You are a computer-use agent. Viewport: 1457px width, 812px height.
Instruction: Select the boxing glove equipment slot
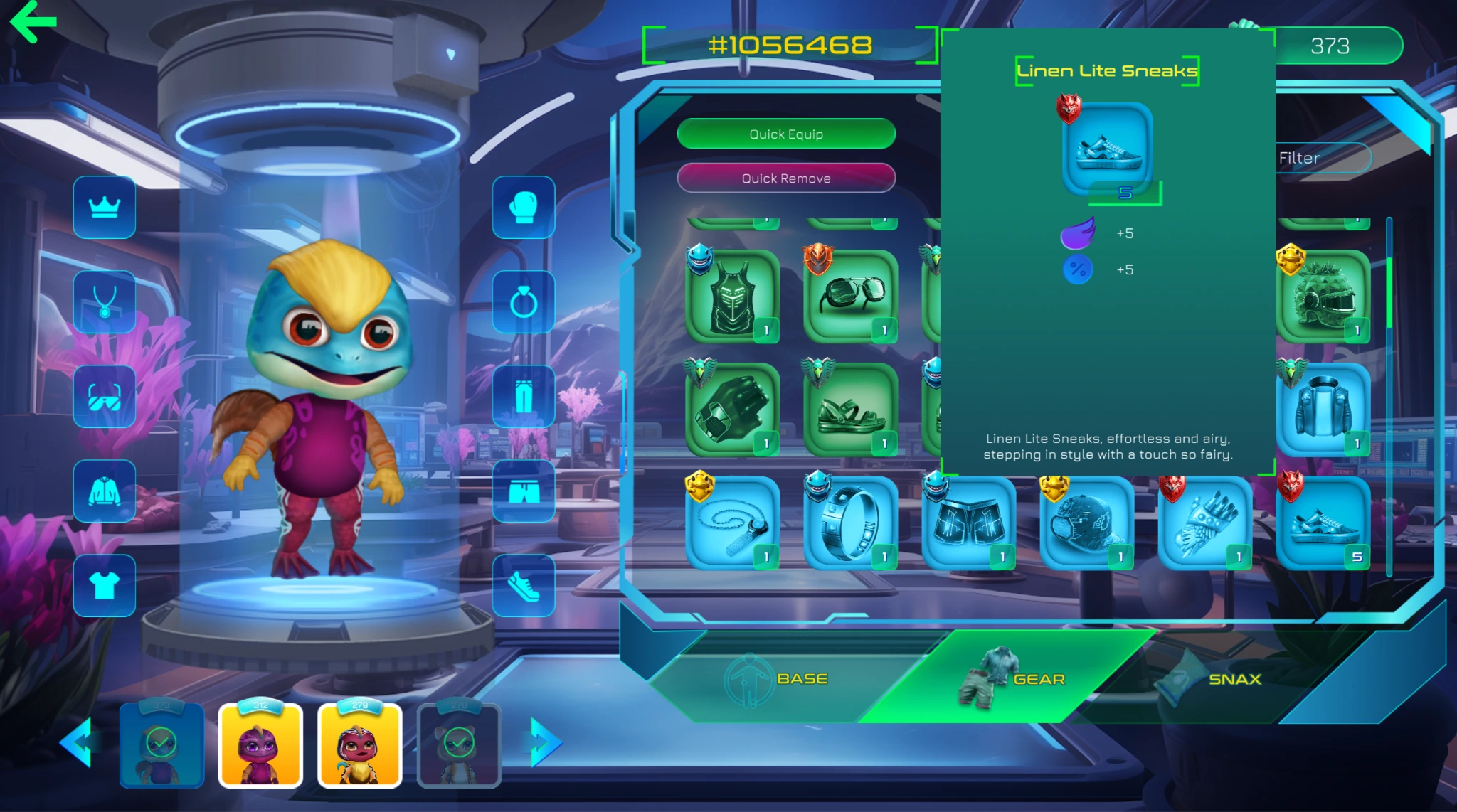tap(524, 207)
